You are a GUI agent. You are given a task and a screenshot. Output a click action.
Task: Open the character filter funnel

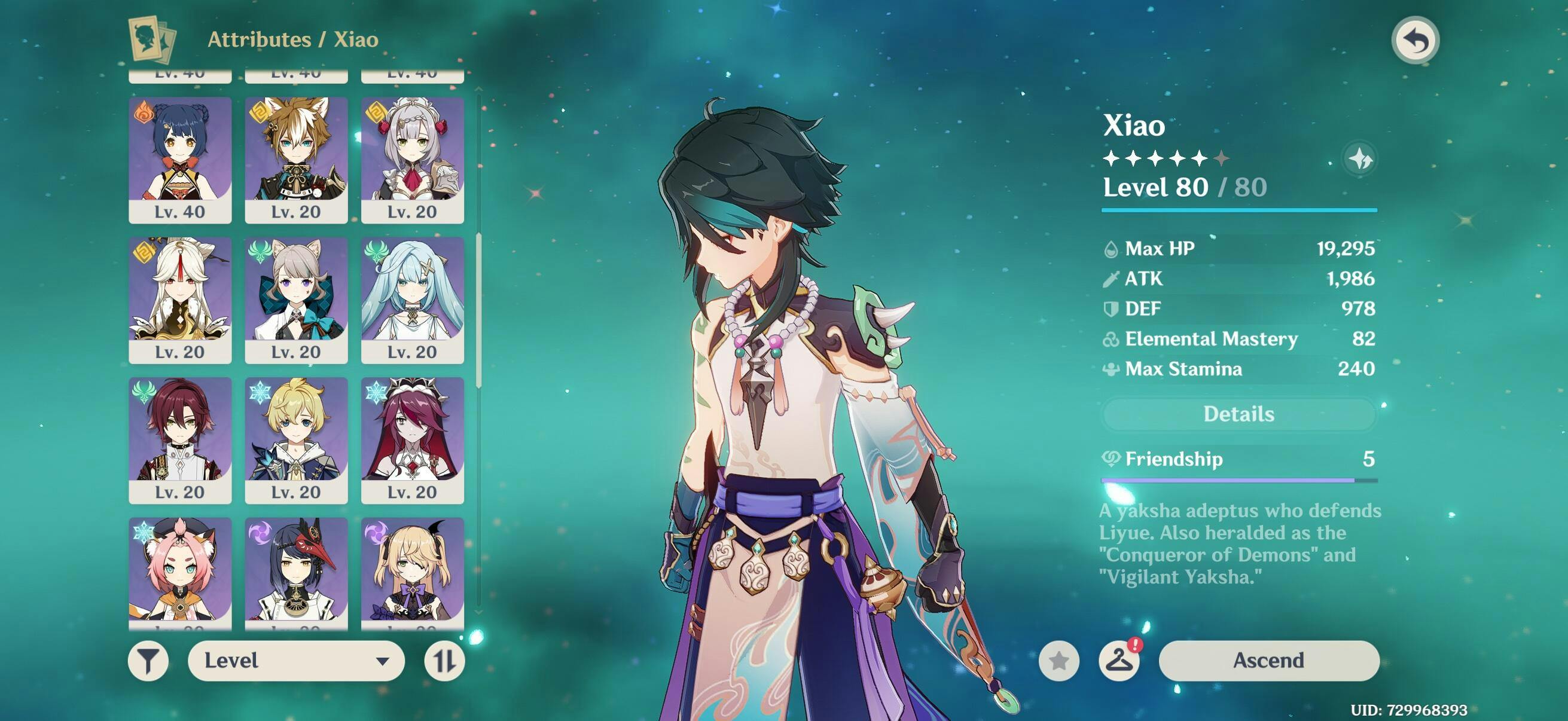coord(148,660)
